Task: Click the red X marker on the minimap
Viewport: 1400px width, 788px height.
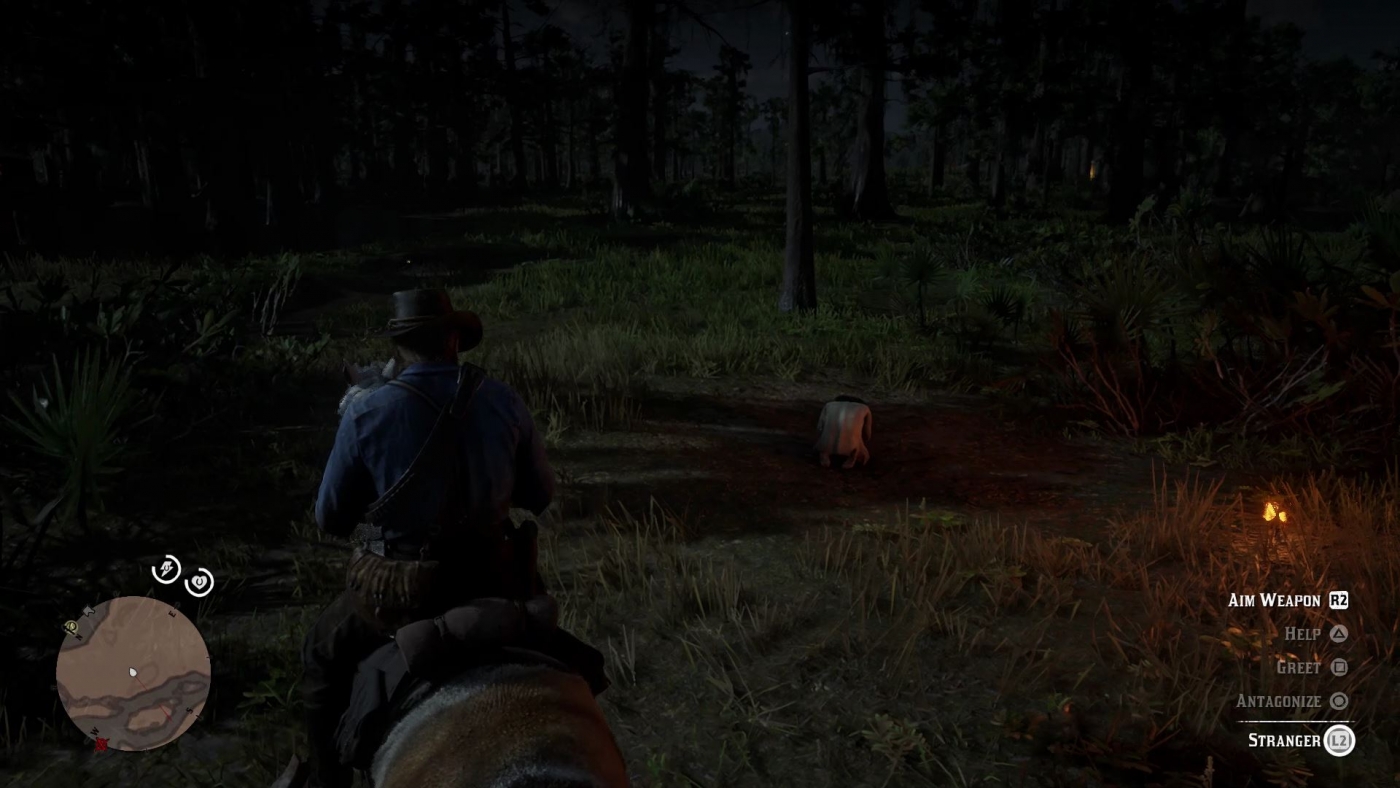Action: click(x=101, y=743)
